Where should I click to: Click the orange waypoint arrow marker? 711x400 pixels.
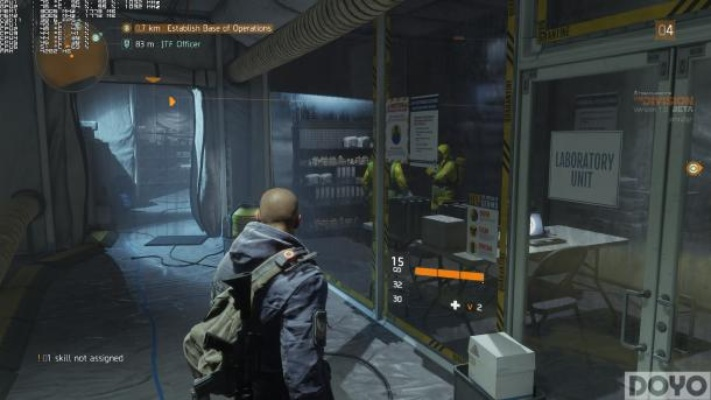coord(173,101)
